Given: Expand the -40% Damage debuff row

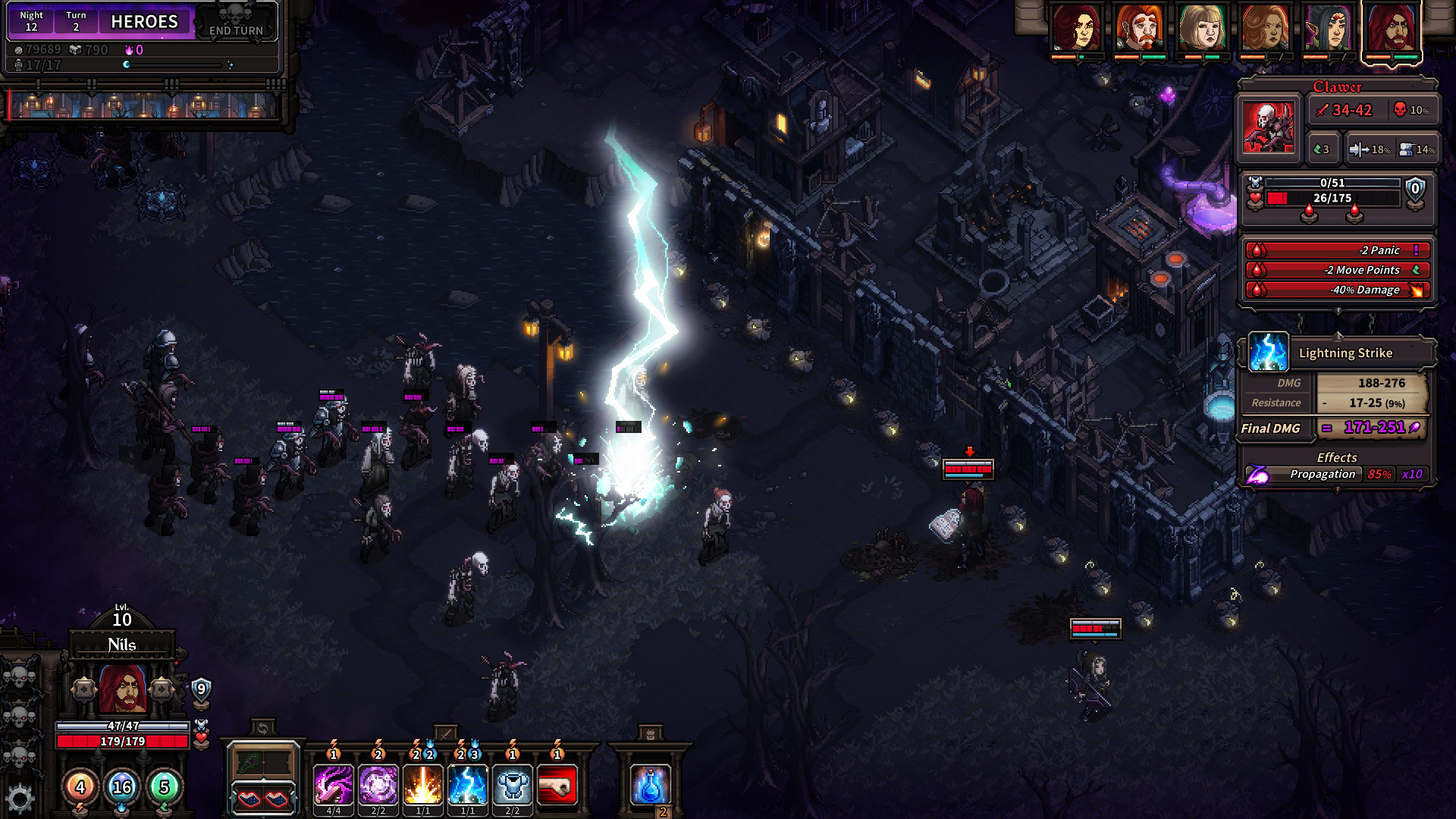Looking at the screenshot, I should pos(1337,290).
